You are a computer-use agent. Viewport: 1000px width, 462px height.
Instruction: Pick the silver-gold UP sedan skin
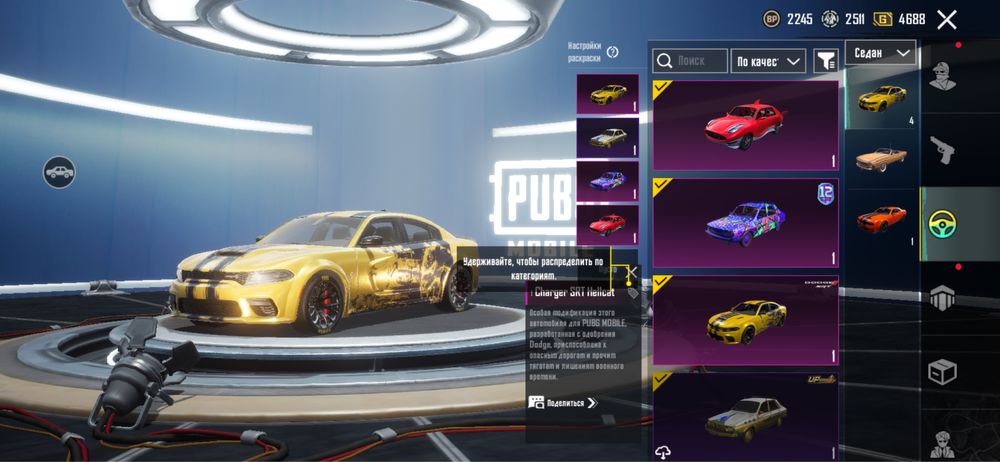click(x=745, y=415)
